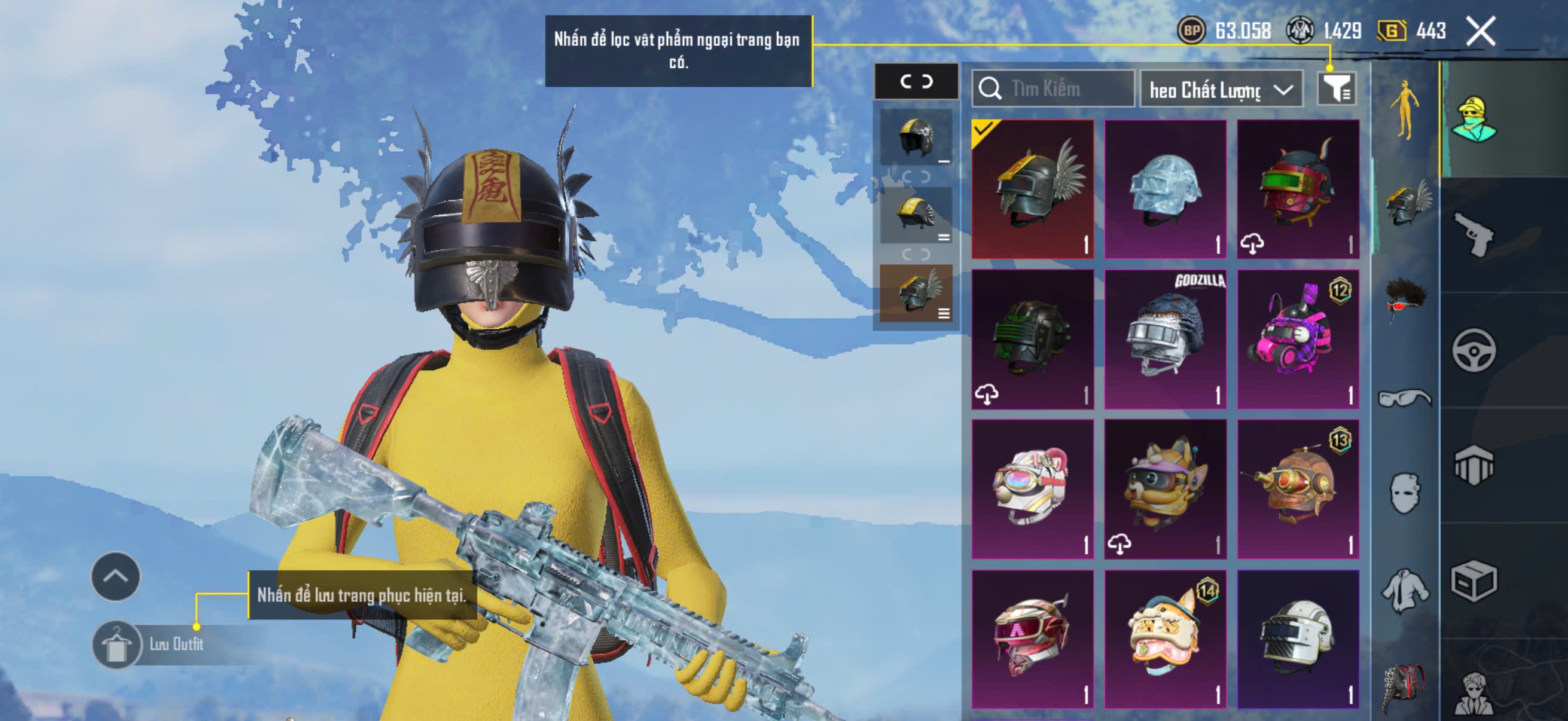Click the round up-arrow expand button

point(115,576)
